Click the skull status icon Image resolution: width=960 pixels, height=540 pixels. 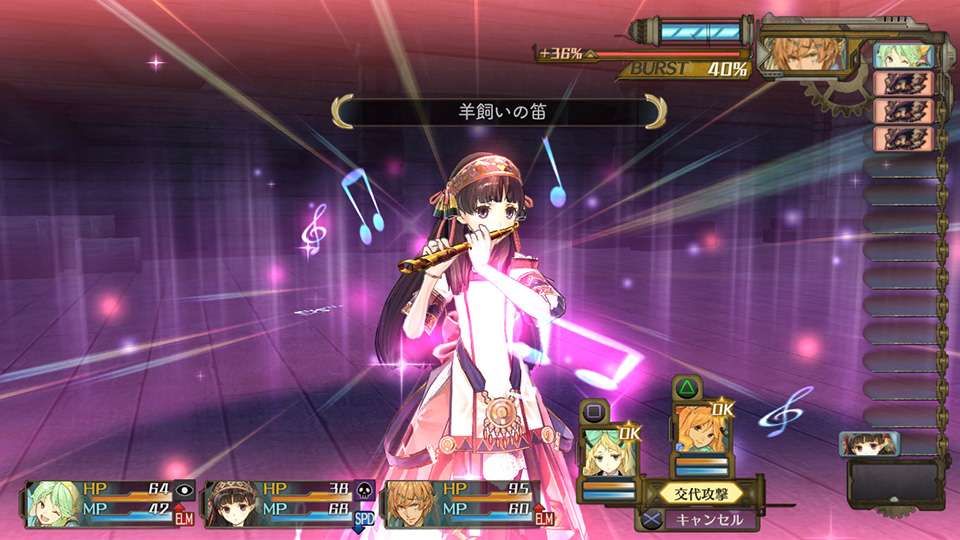365,489
